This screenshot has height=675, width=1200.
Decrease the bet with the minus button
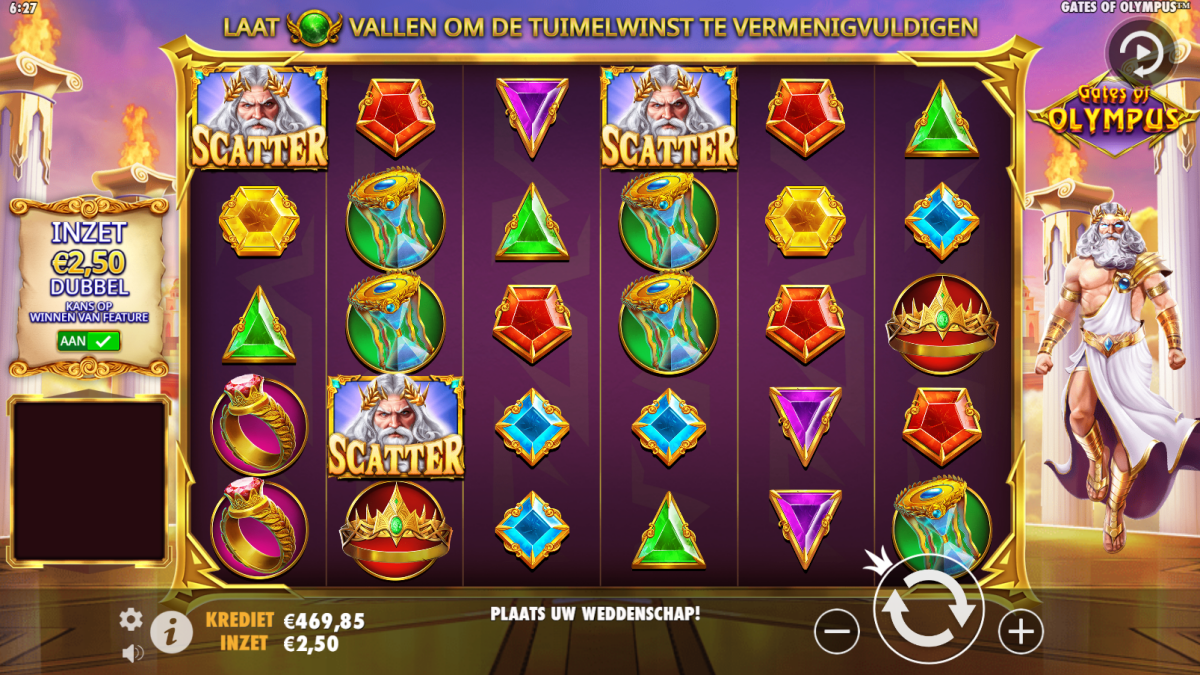[x=837, y=631]
